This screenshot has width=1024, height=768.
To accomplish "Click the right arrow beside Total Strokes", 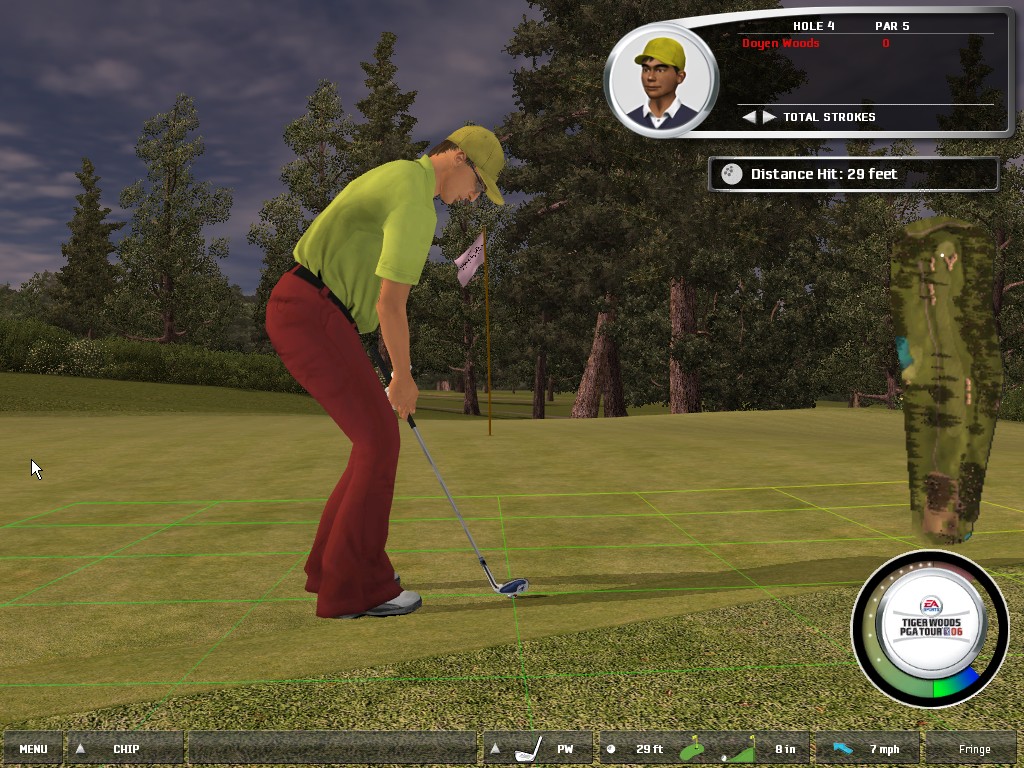I will coord(769,117).
